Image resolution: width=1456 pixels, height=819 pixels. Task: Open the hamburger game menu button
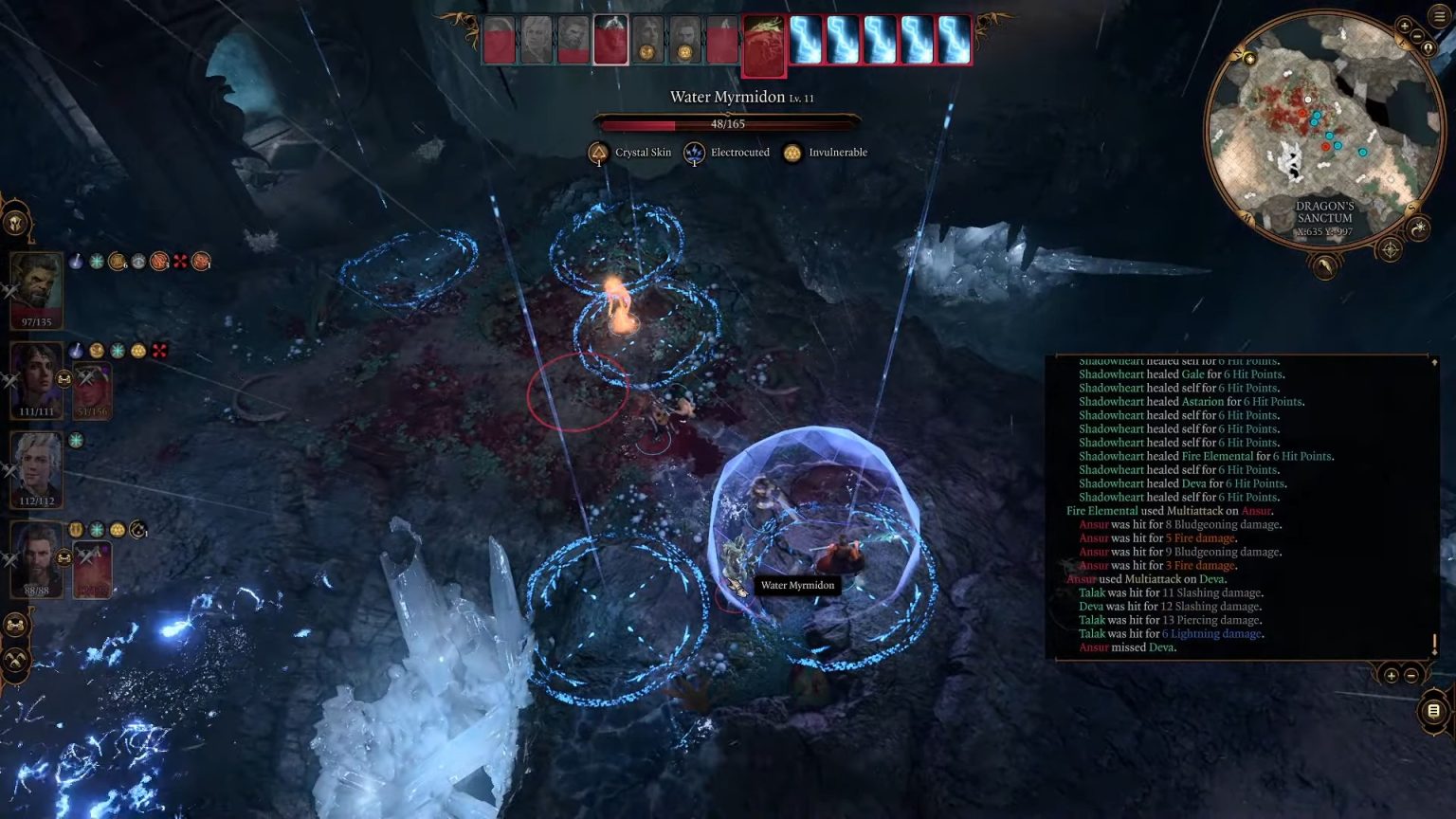point(1439,16)
